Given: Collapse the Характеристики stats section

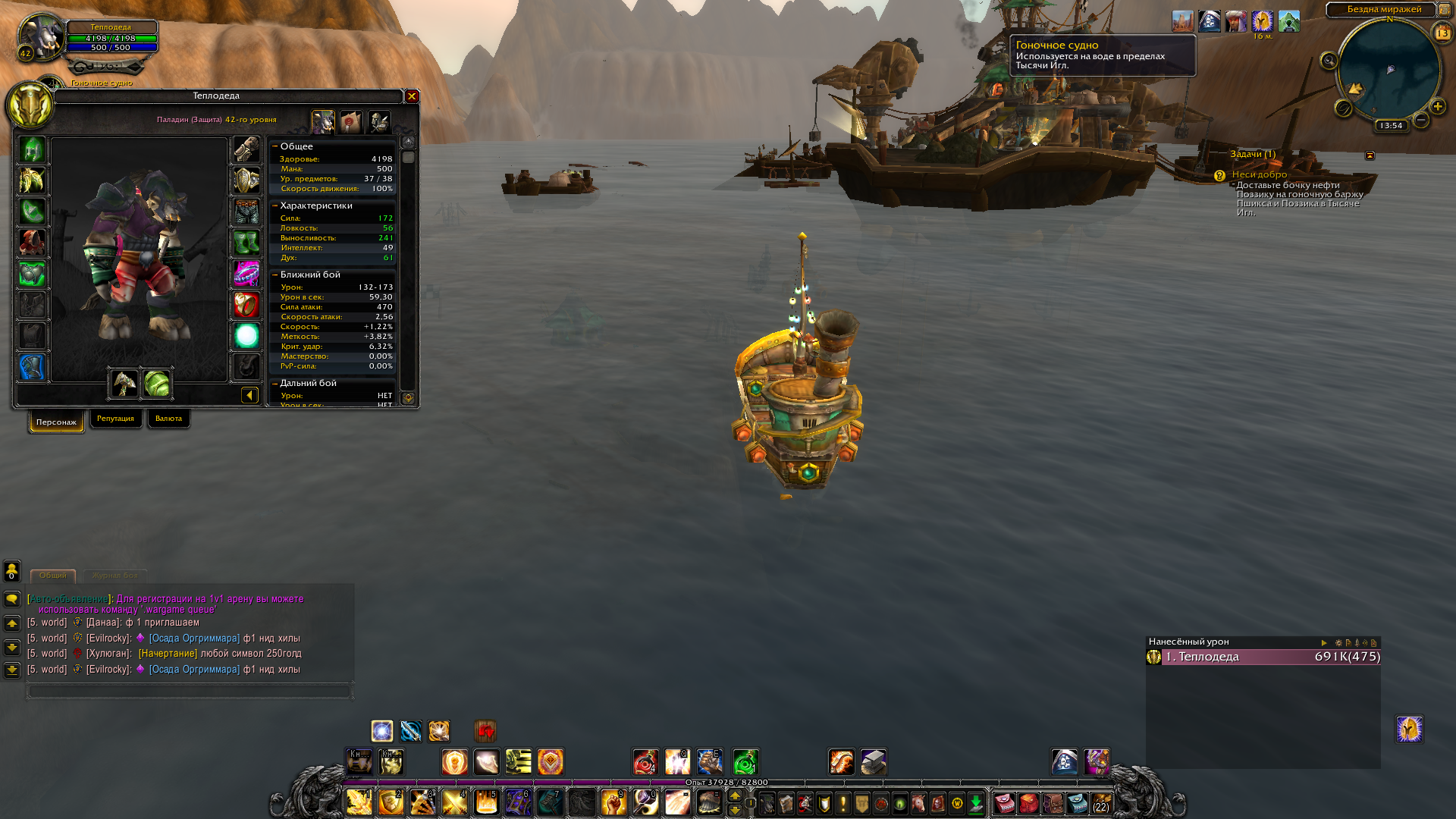Looking at the screenshot, I should click(x=275, y=206).
